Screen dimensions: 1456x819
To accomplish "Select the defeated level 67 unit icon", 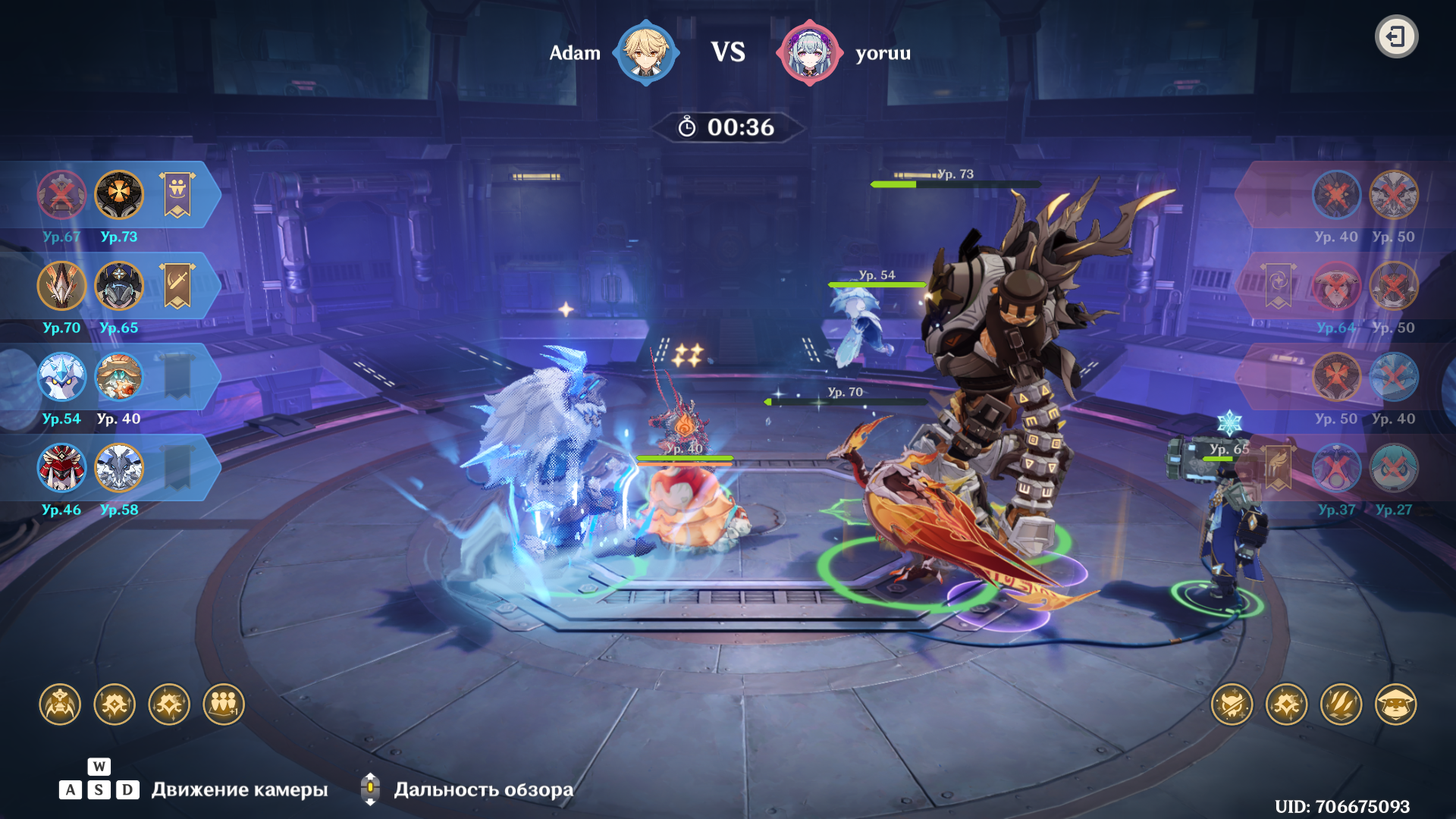I will click(61, 195).
